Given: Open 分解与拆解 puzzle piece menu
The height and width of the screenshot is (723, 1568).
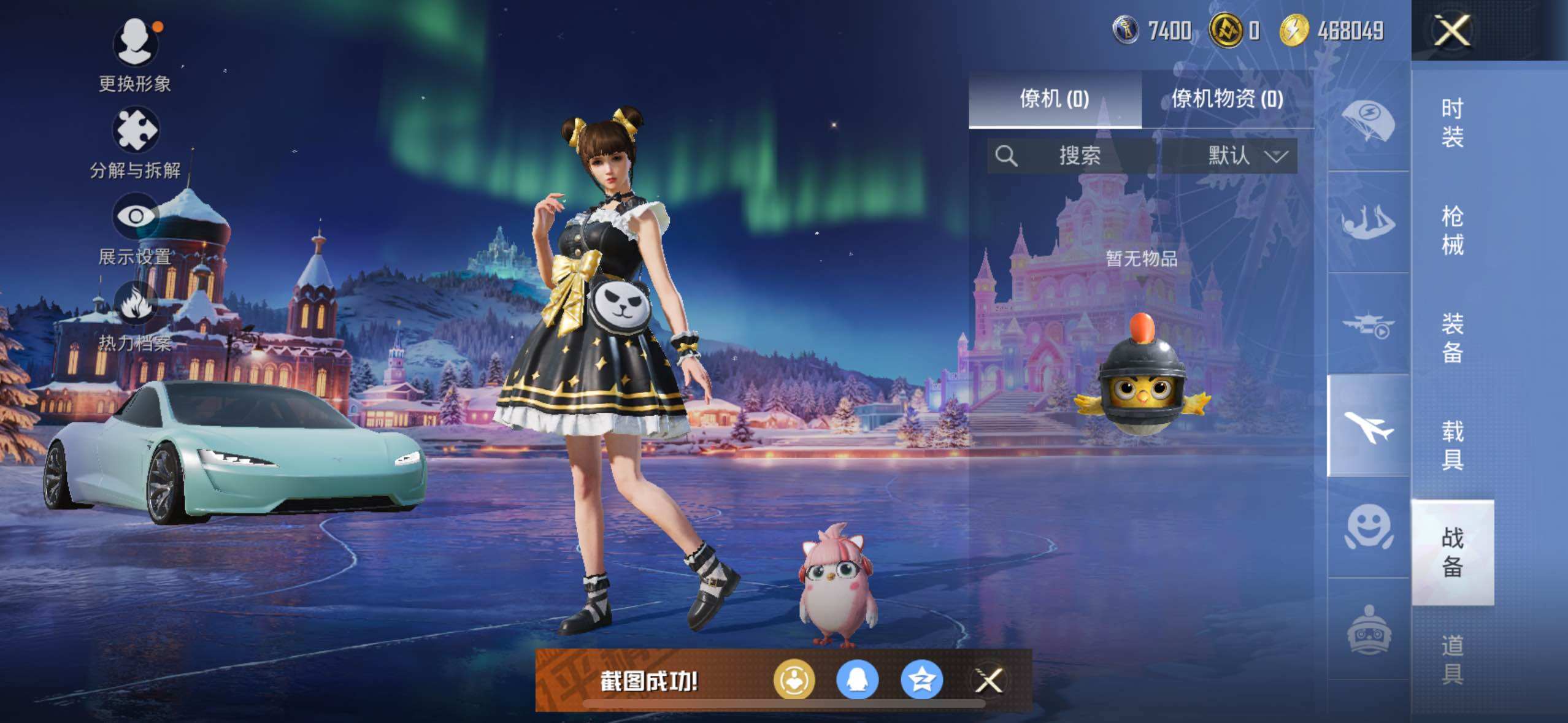Looking at the screenshot, I should (135, 131).
